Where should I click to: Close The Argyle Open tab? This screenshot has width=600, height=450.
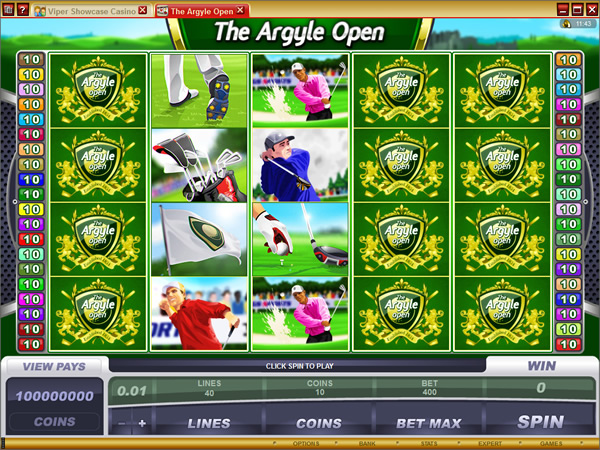click(x=241, y=10)
